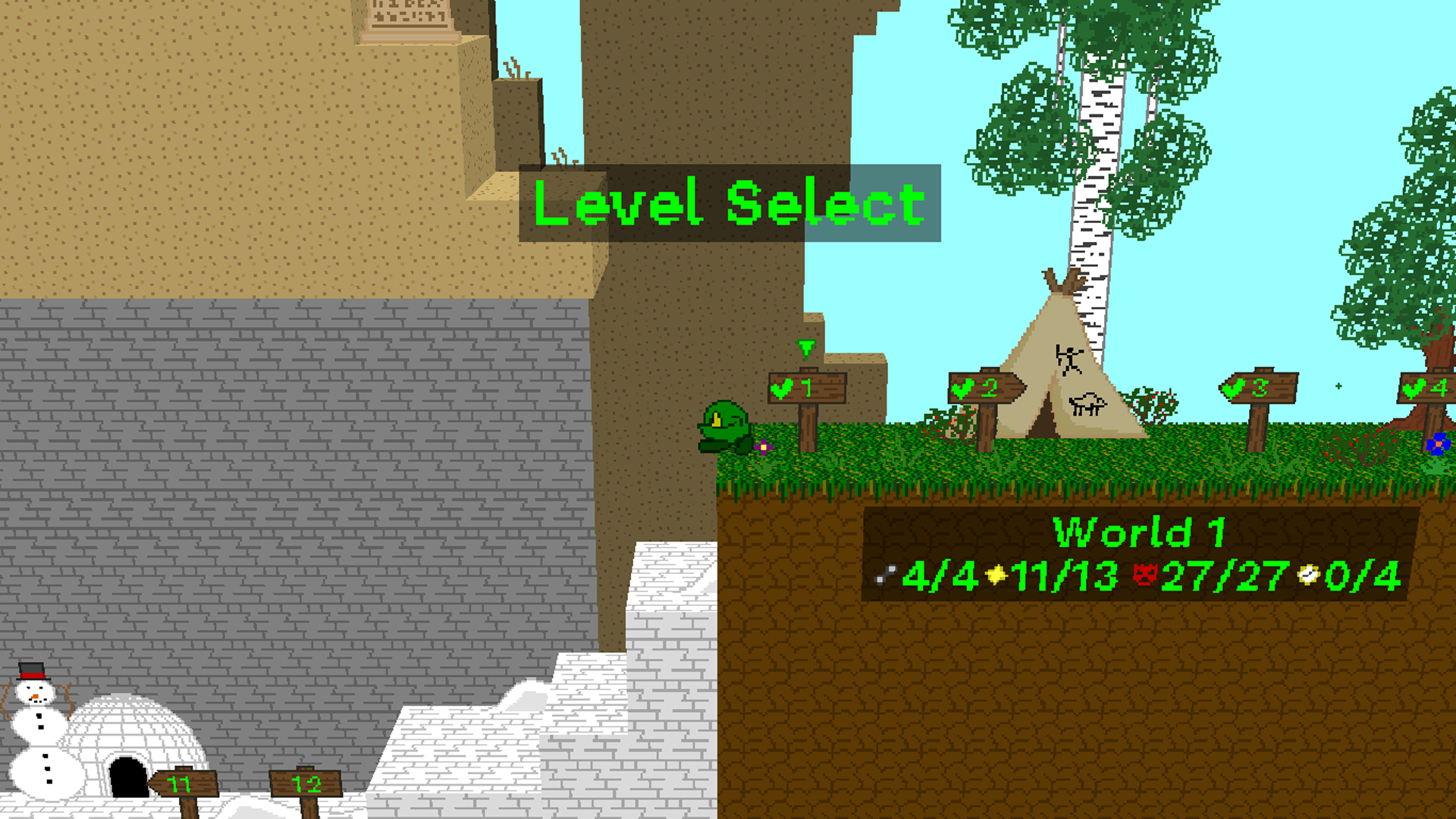Toggle the checkmark on level 1 sign
The height and width of the screenshot is (819, 1456).
(x=781, y=388)
